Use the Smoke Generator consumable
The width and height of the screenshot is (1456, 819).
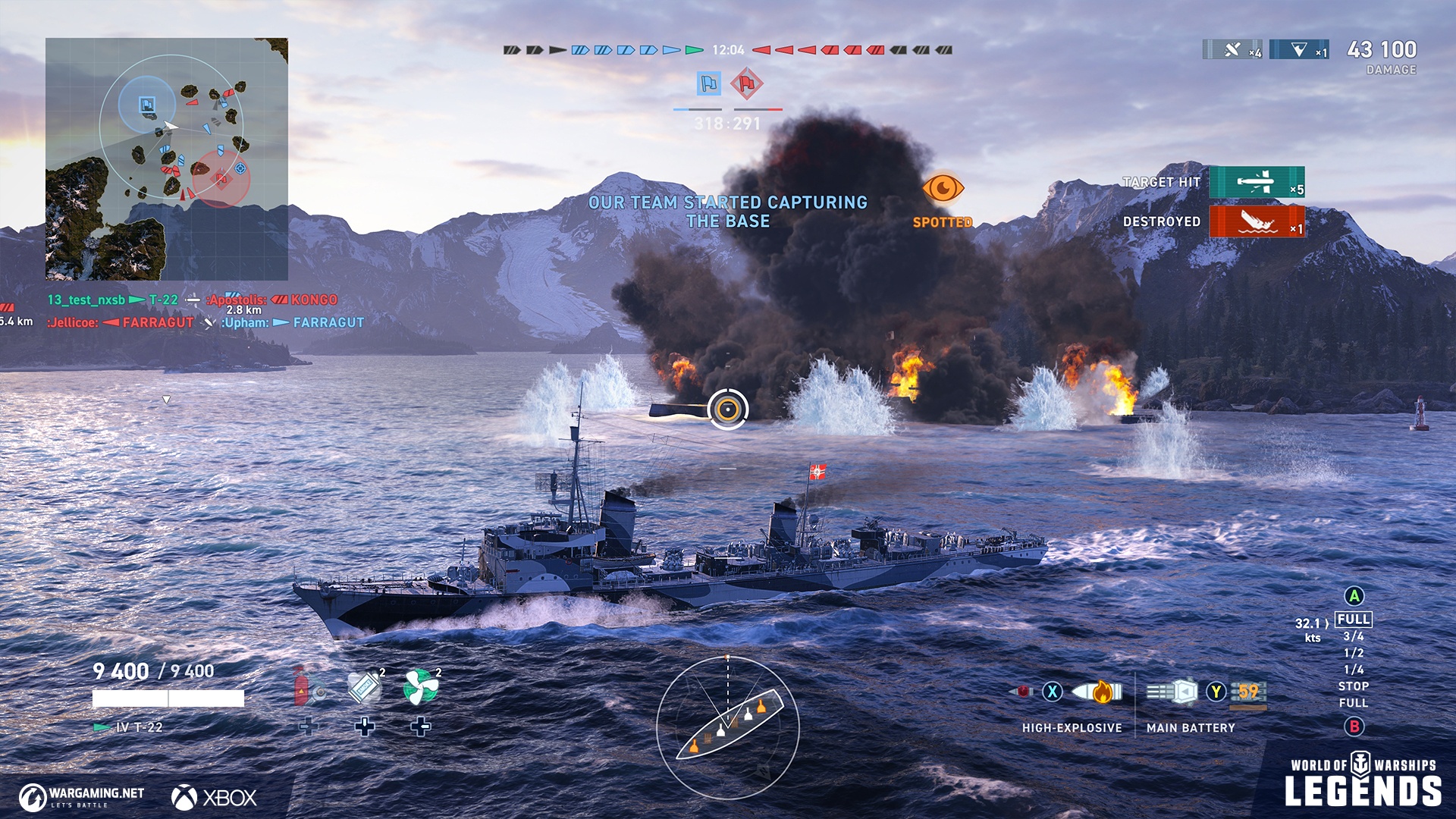[365, 688]
